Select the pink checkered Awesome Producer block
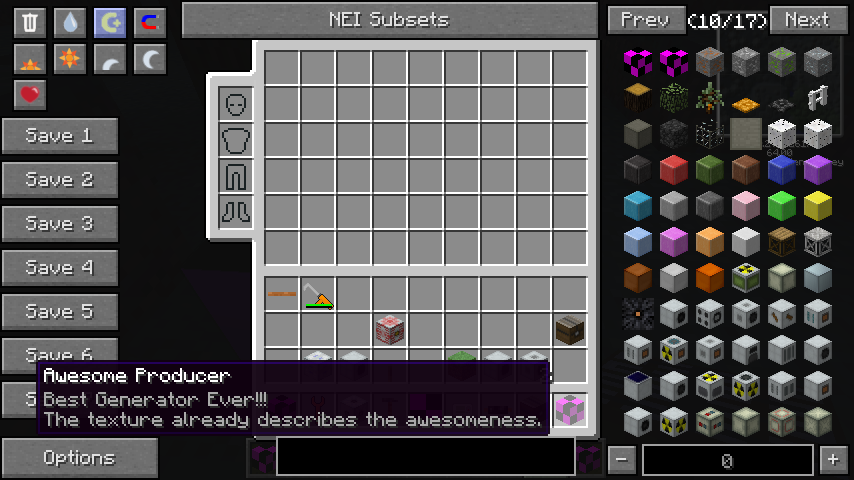Image resolution: width=854 pixels, height=480 pixels. (x=570, y=408)
